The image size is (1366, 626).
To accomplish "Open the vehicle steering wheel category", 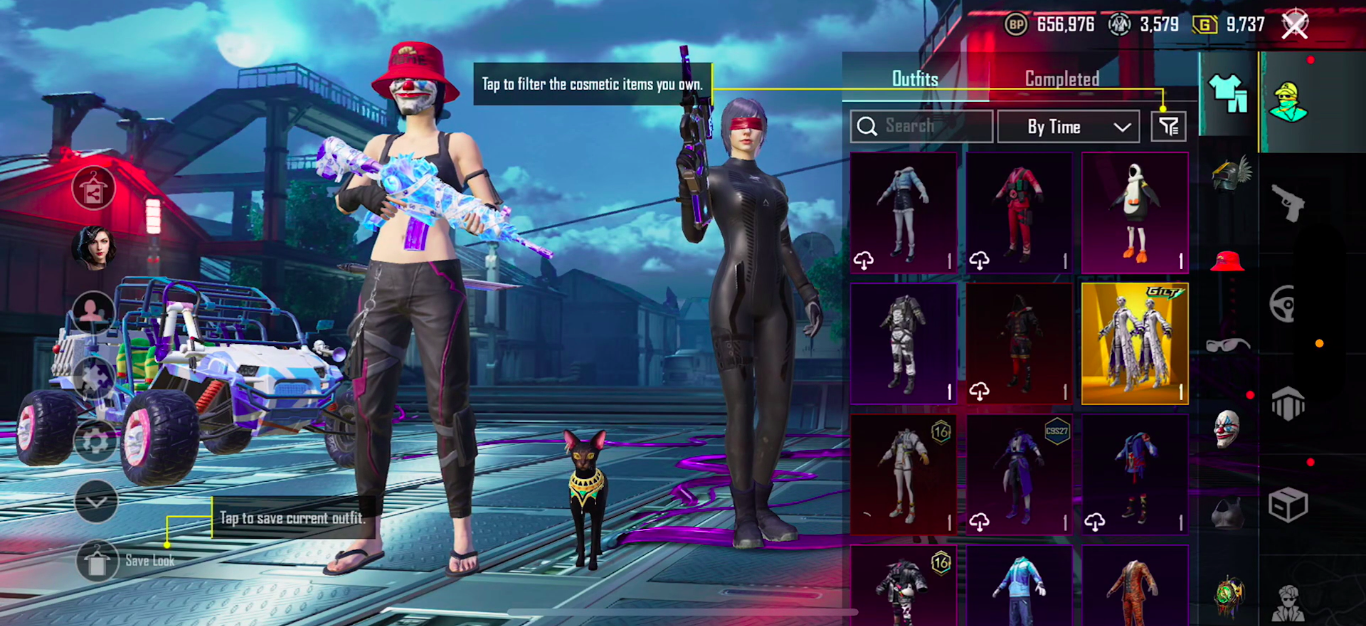I will click(x=1287, y=303).
